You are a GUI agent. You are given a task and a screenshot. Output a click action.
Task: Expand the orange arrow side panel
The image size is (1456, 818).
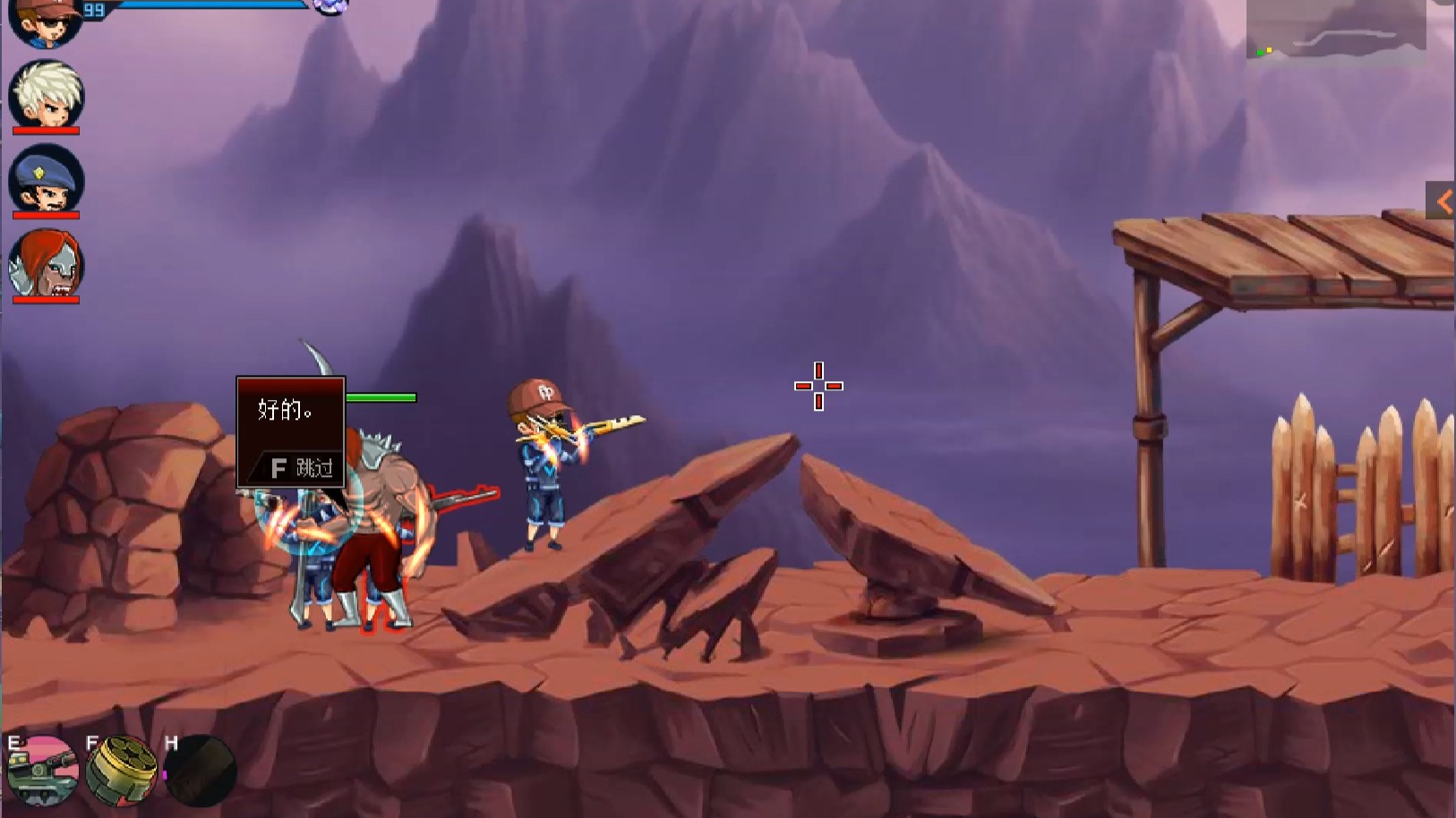1442,202
